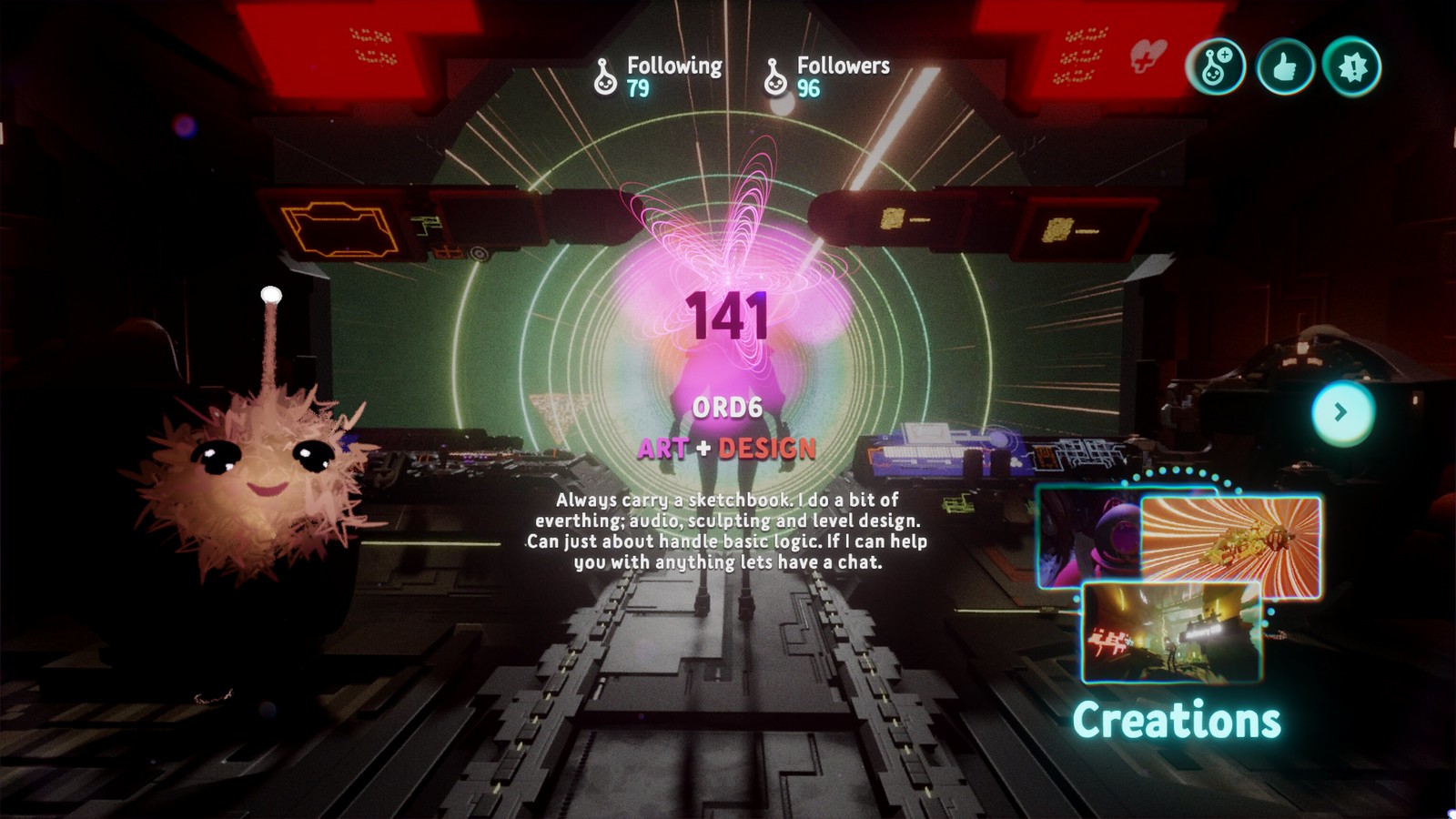The height and width of the screenshot is (819, 1456).
Task: Open the Creations section
Action: (1177, 720)
